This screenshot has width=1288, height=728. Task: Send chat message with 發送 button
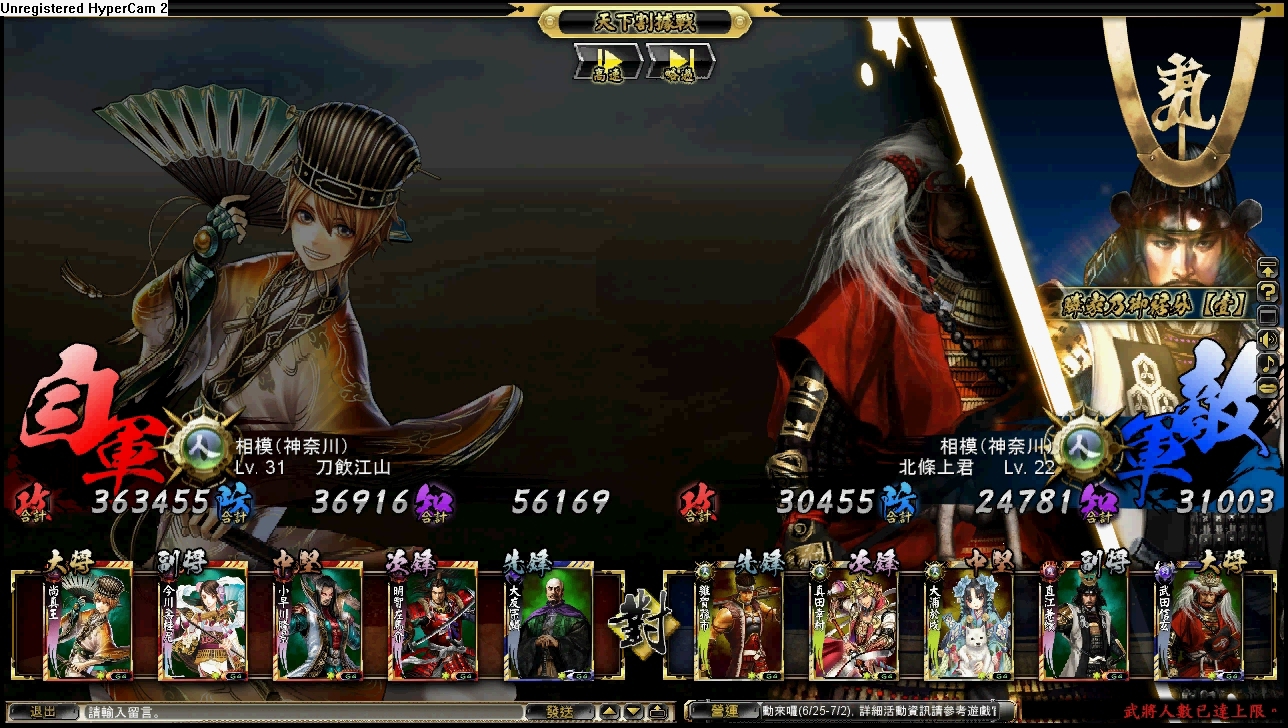[559, 712]
